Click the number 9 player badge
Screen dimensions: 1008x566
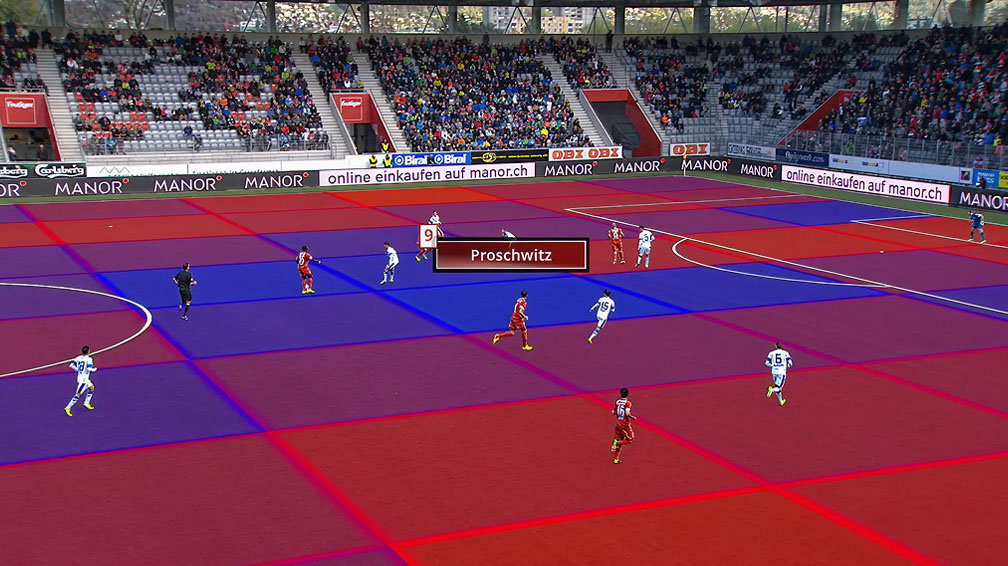coord(428,237)
